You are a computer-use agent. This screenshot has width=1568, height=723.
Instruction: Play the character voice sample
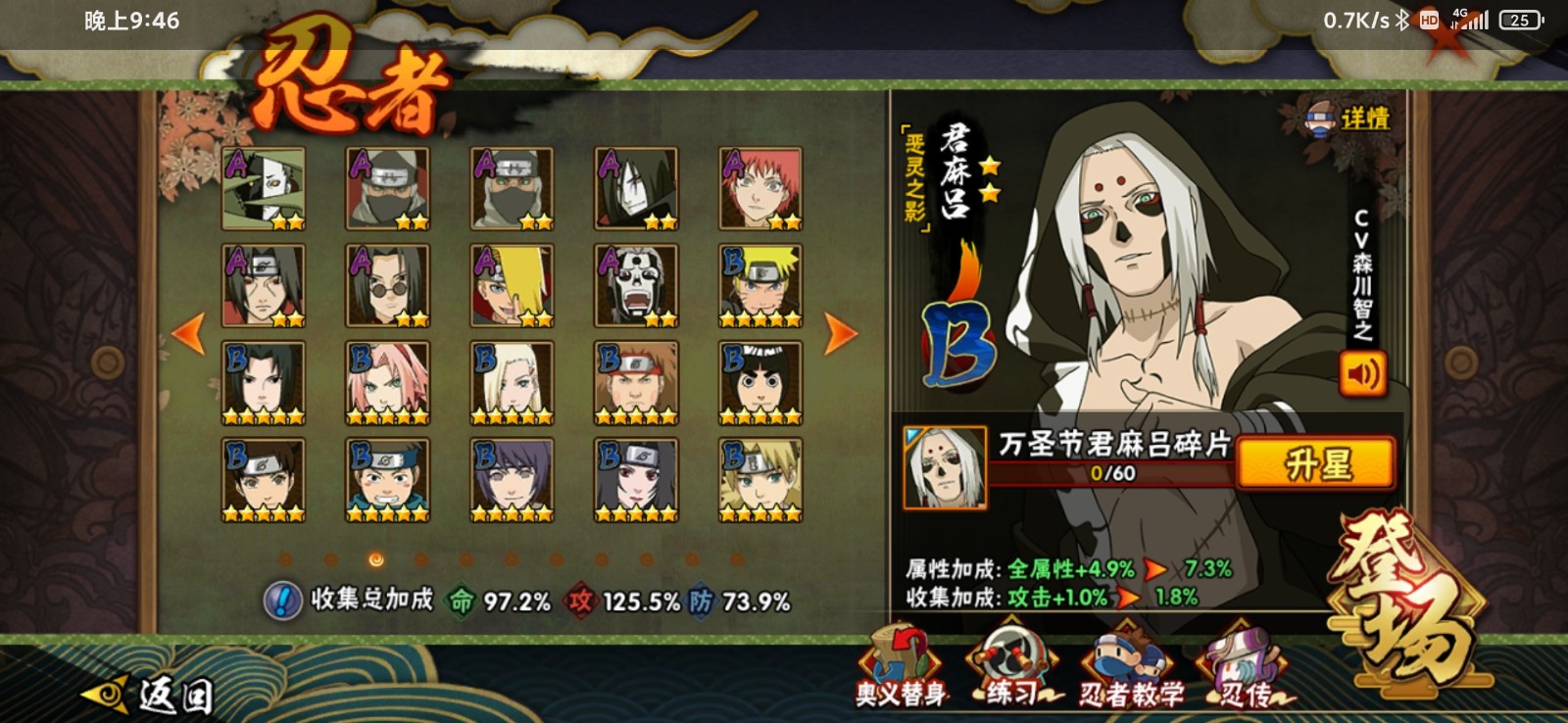[x=1362, y=373]
